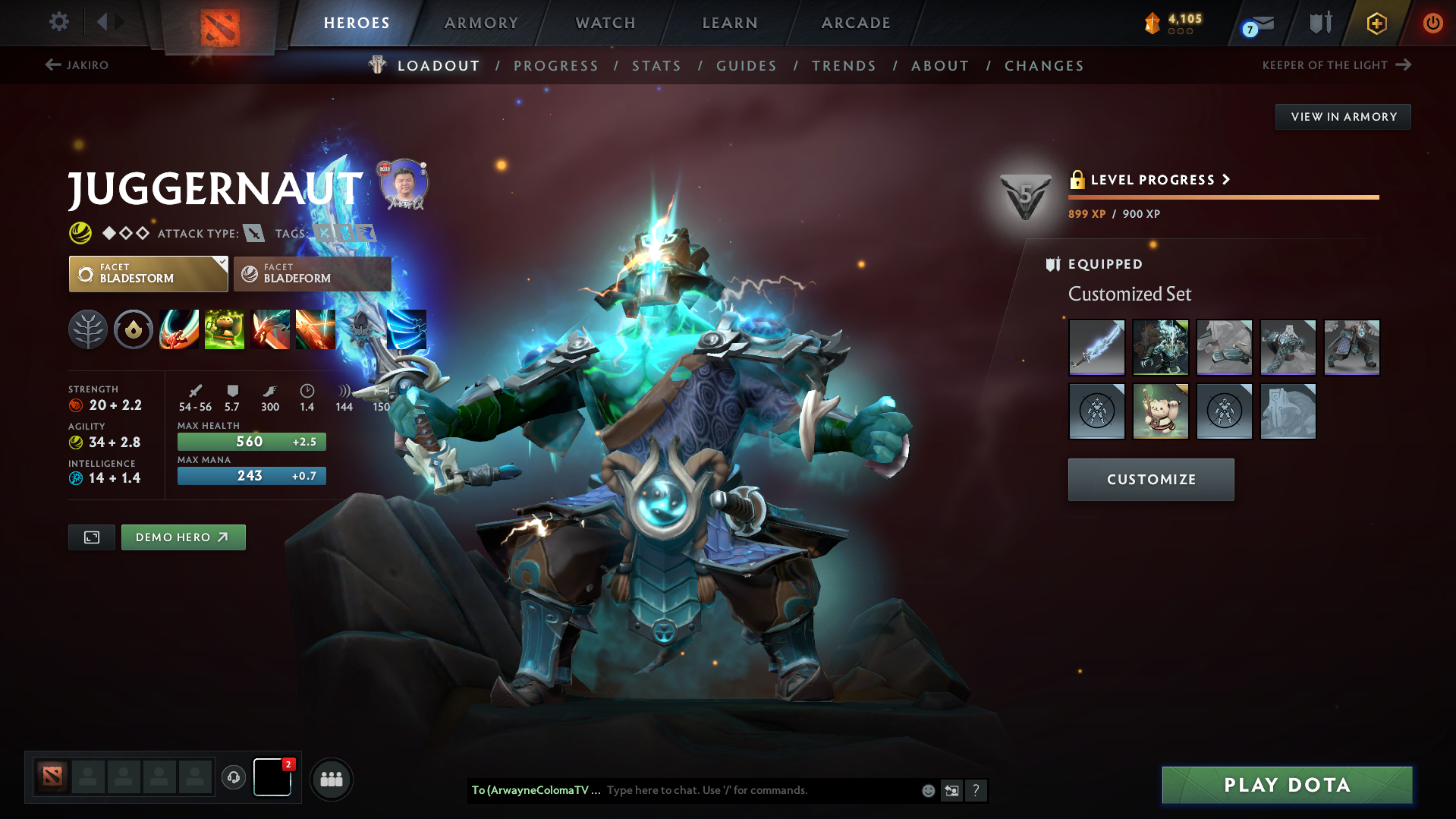Select the Healing Ward ability icon
This screenshot has width=1456, height=819.
(x=224, y=329)
